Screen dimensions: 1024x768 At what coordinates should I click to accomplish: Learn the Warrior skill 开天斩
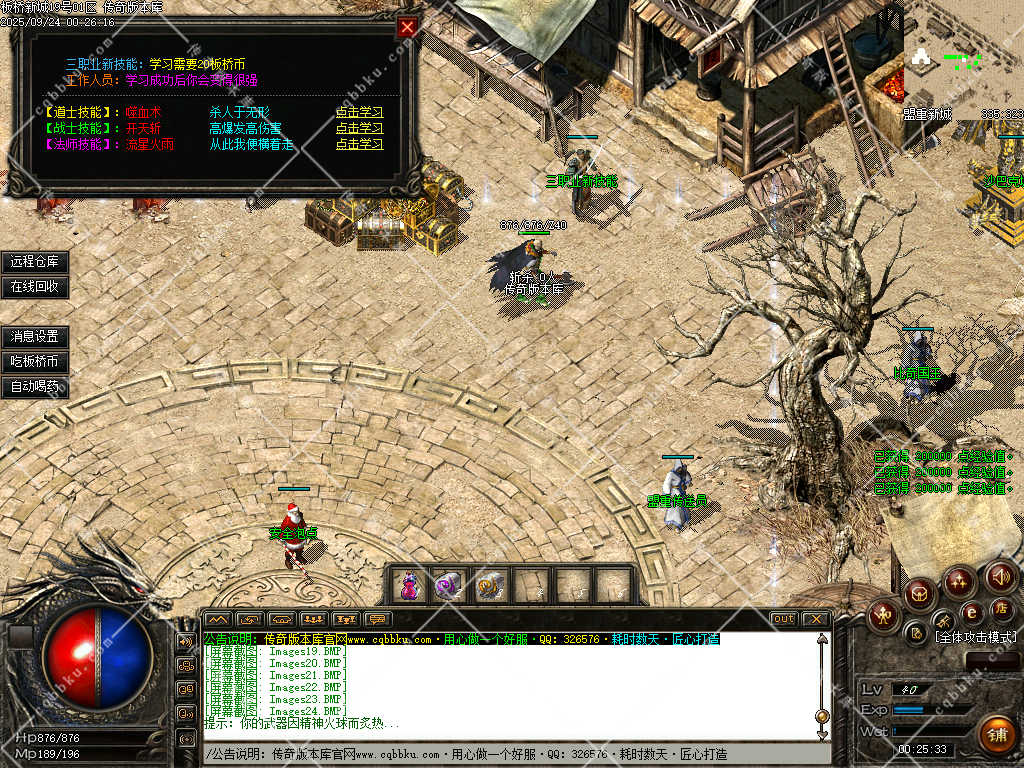[359, 128]
